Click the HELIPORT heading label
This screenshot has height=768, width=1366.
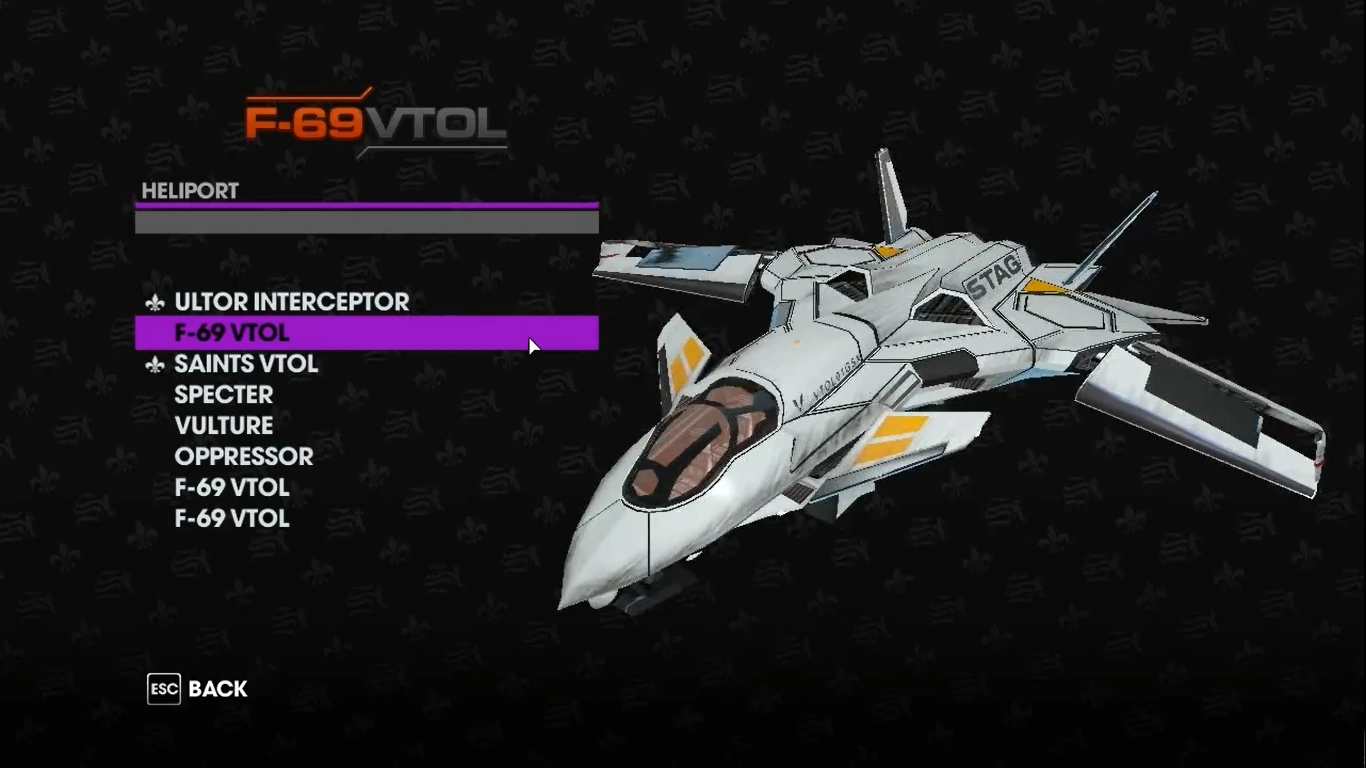point(188,191)
